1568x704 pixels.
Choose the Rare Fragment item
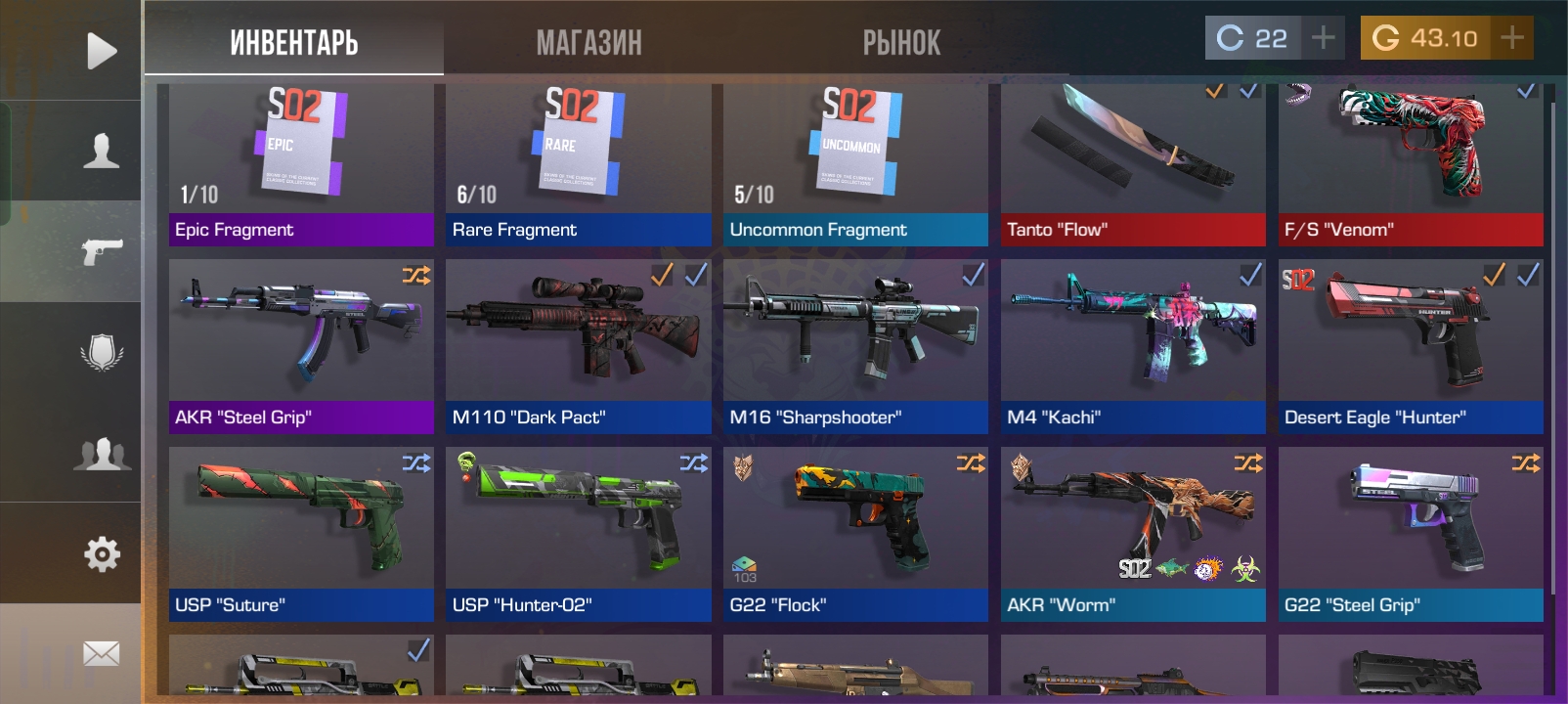coord(579,164)
